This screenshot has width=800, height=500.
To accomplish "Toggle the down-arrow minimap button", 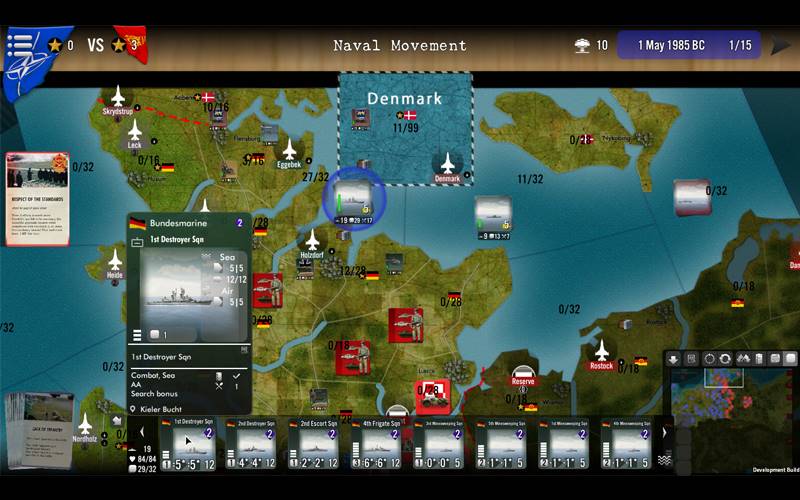I will click(x=674, y=359).
